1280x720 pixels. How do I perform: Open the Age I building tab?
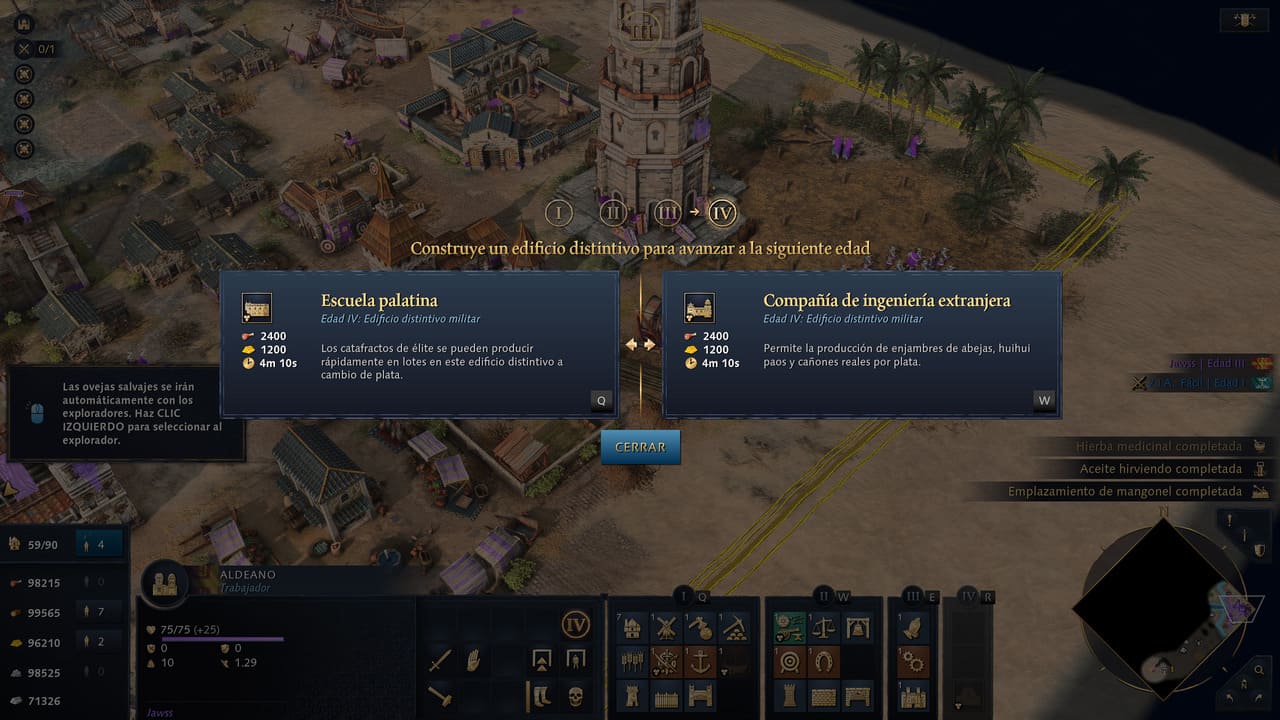point(685,596)
